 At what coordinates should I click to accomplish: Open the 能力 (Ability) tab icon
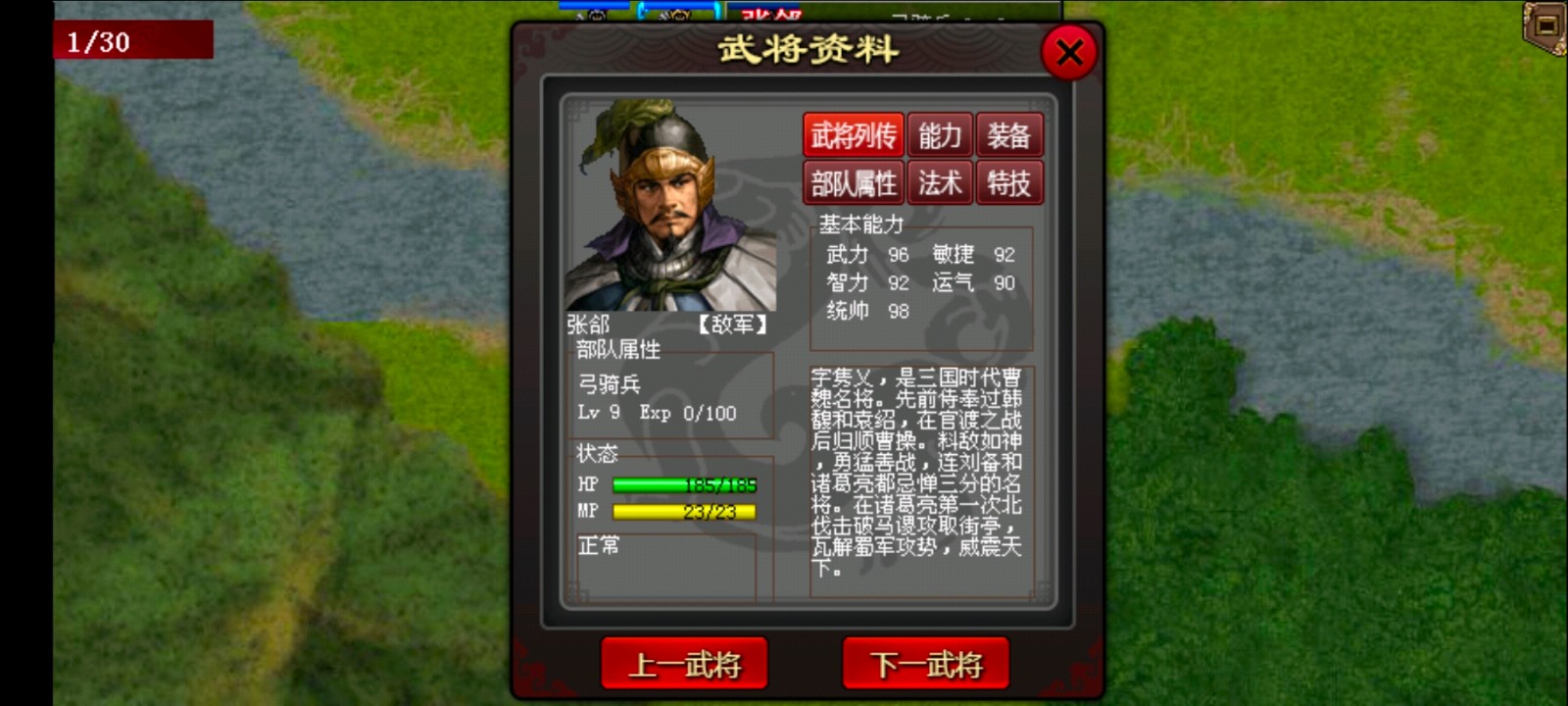(939, 135)
